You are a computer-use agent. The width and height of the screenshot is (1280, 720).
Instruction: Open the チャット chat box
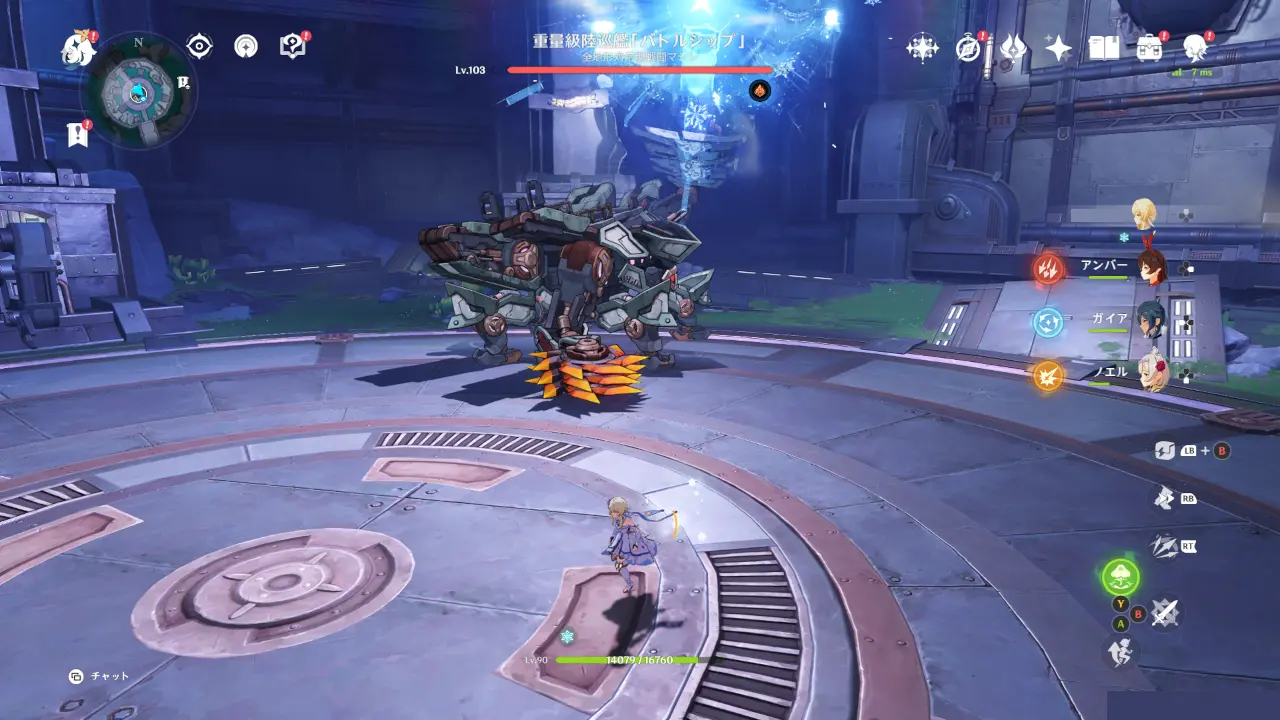coord(100,676)
